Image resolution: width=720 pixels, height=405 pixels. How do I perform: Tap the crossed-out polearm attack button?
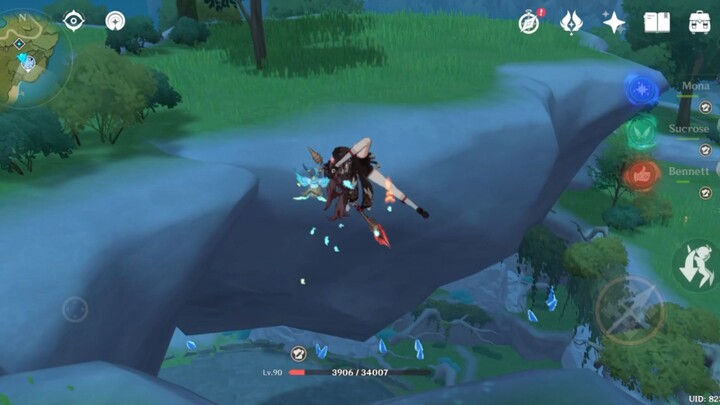coord(628,310)
